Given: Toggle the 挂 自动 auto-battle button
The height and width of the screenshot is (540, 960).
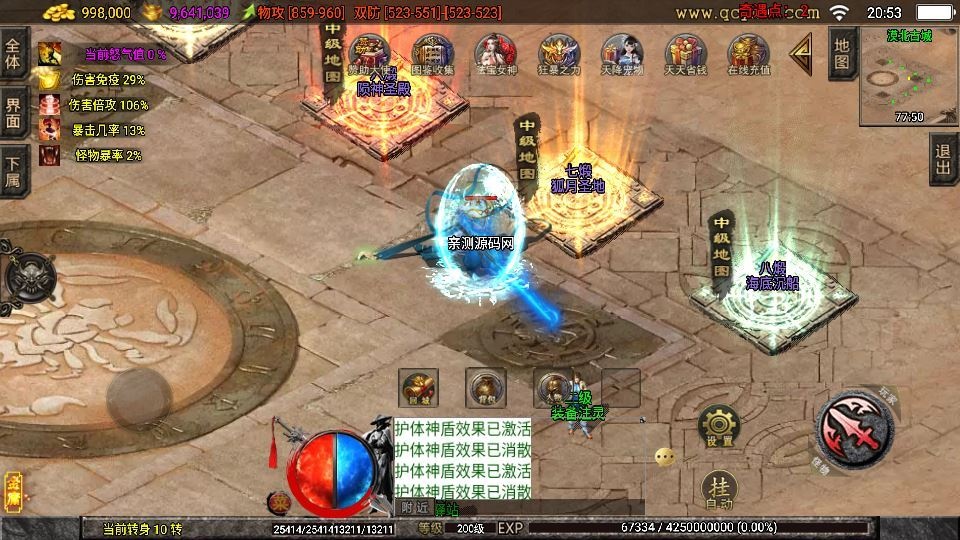Looking at the screenshot, I should click(719, 489).
